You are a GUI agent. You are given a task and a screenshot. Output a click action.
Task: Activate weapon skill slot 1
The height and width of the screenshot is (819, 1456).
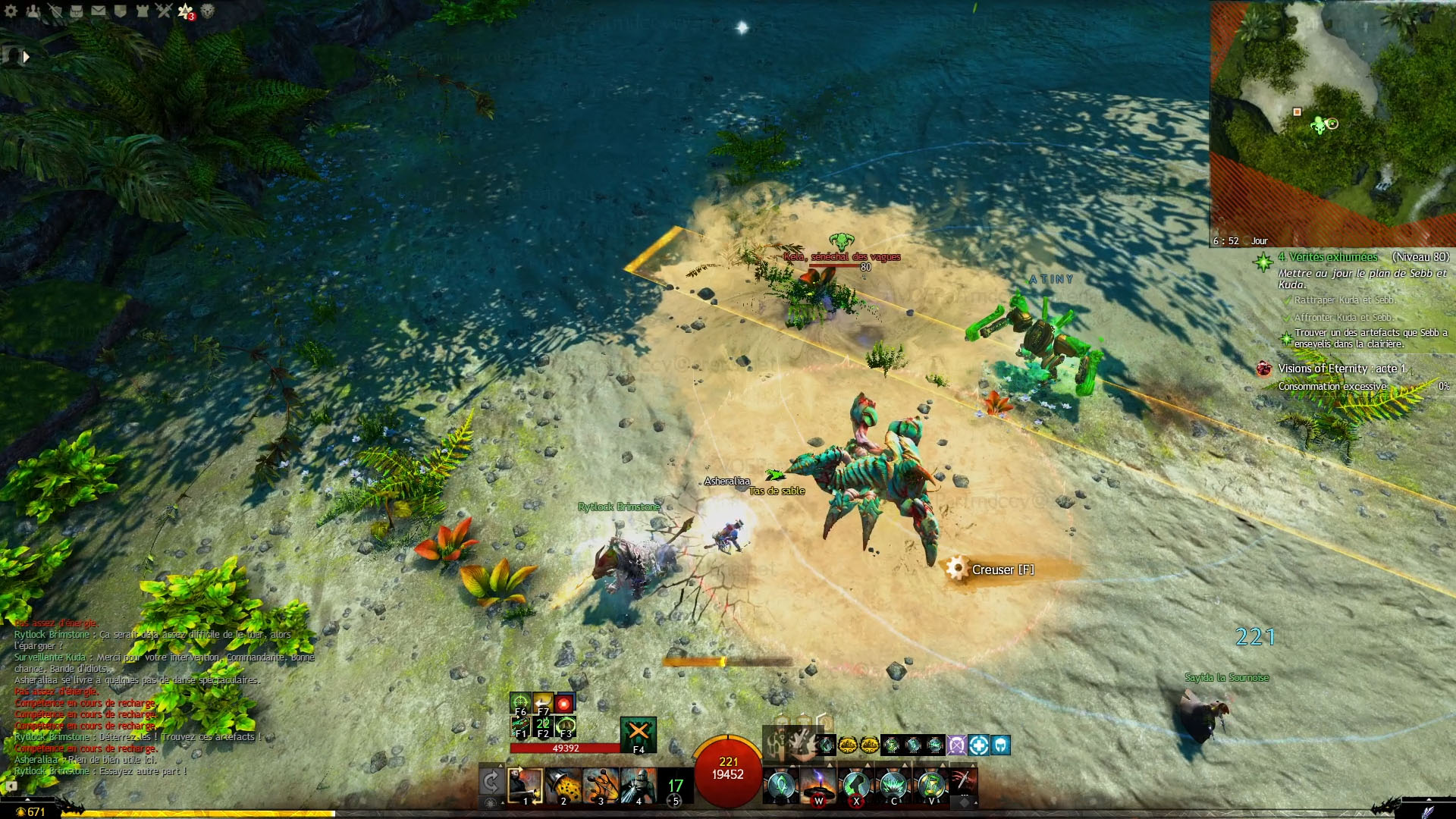click(525, 786)
